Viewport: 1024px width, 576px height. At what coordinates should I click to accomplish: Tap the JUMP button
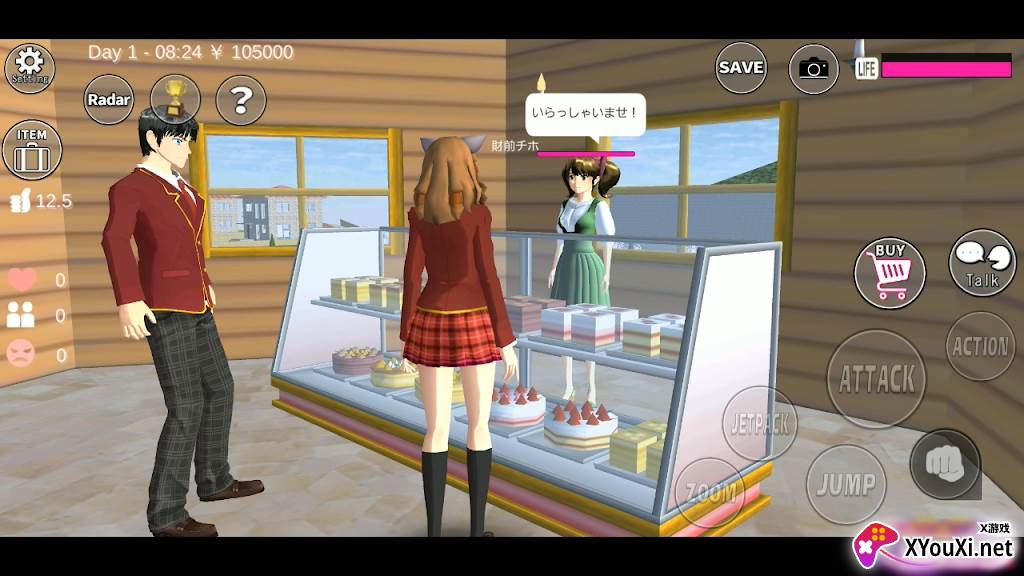click(846, 485)
